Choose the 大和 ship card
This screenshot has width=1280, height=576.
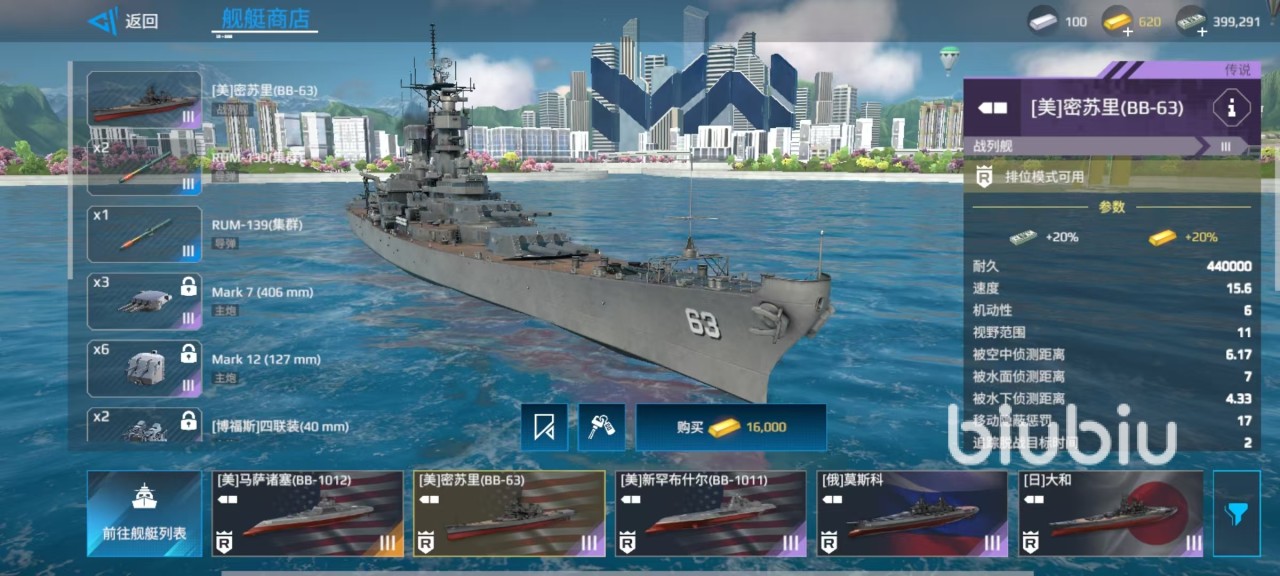click(x=1111, y=513)
